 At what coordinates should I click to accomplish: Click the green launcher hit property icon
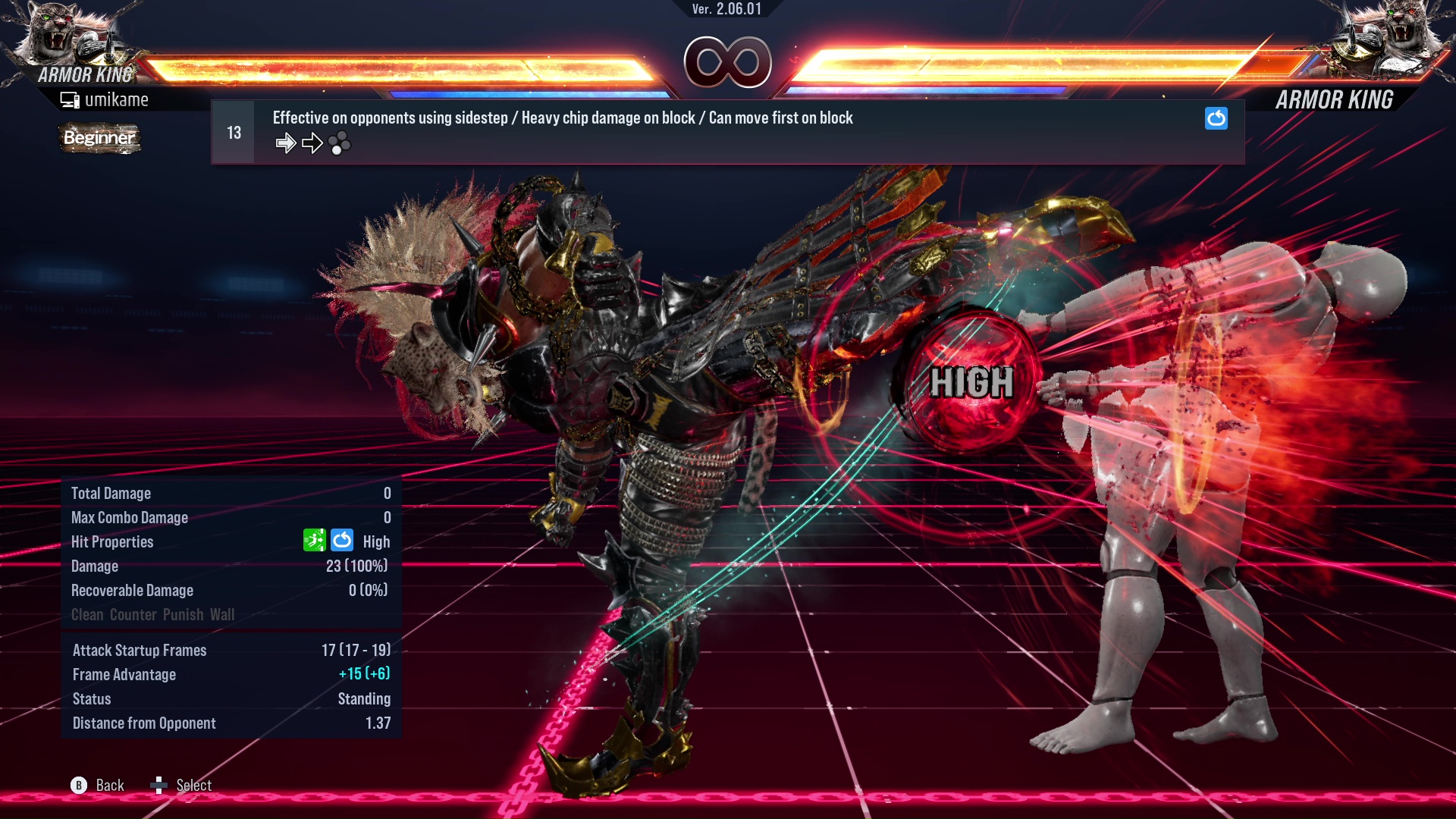coord(315,540)
